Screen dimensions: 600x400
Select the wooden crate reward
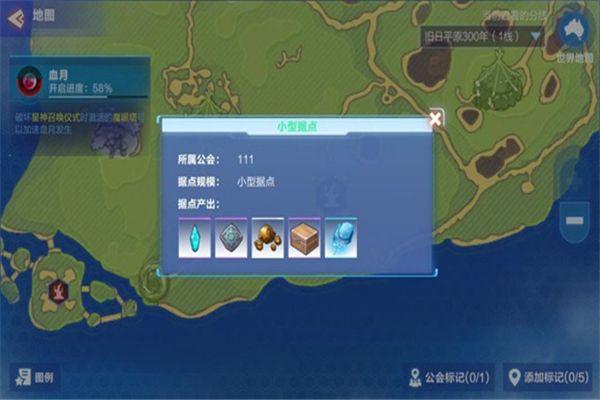coord(304,237)
